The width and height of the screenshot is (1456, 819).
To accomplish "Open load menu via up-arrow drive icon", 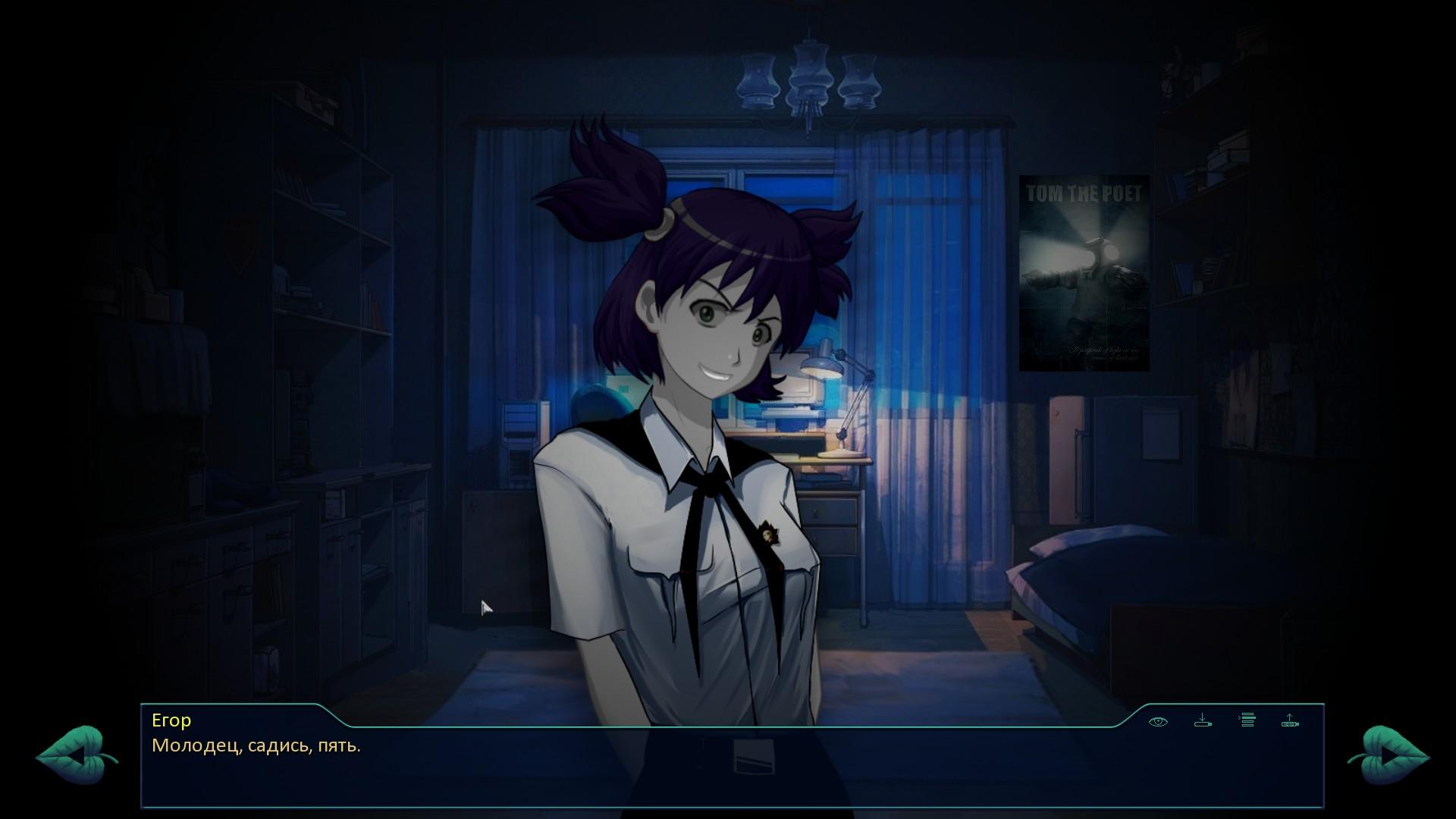I will tap(1290, 720).
